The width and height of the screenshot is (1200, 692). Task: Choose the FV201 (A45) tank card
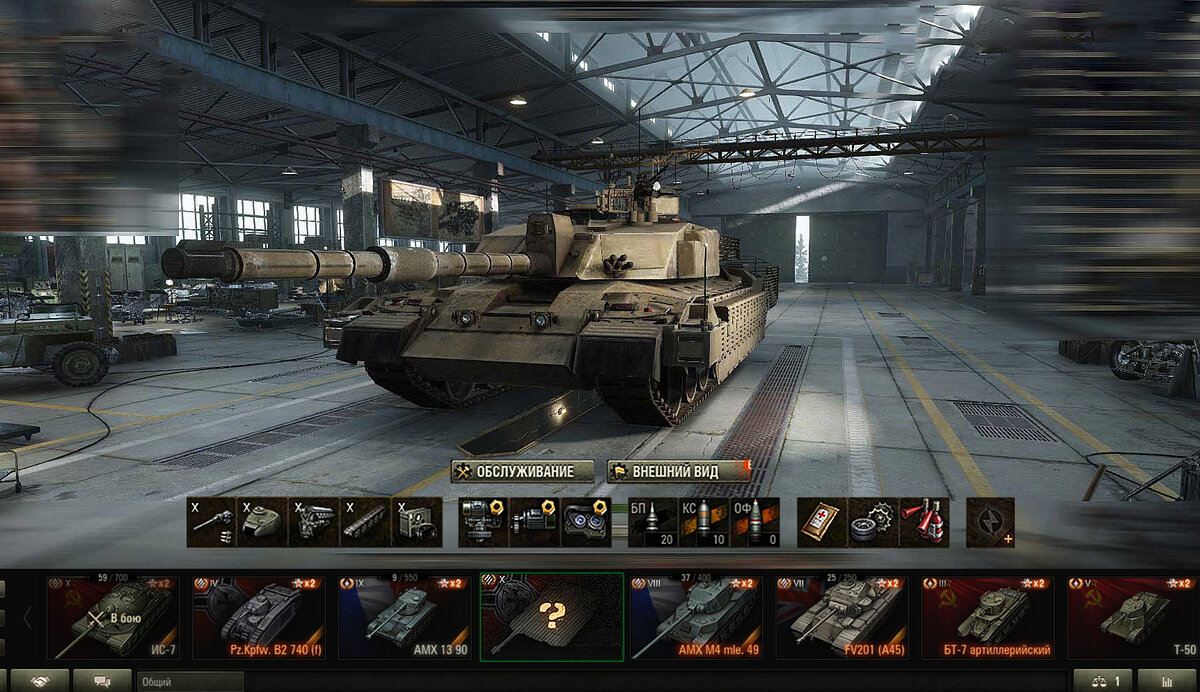pyautogui.click(x=843, y=617)
